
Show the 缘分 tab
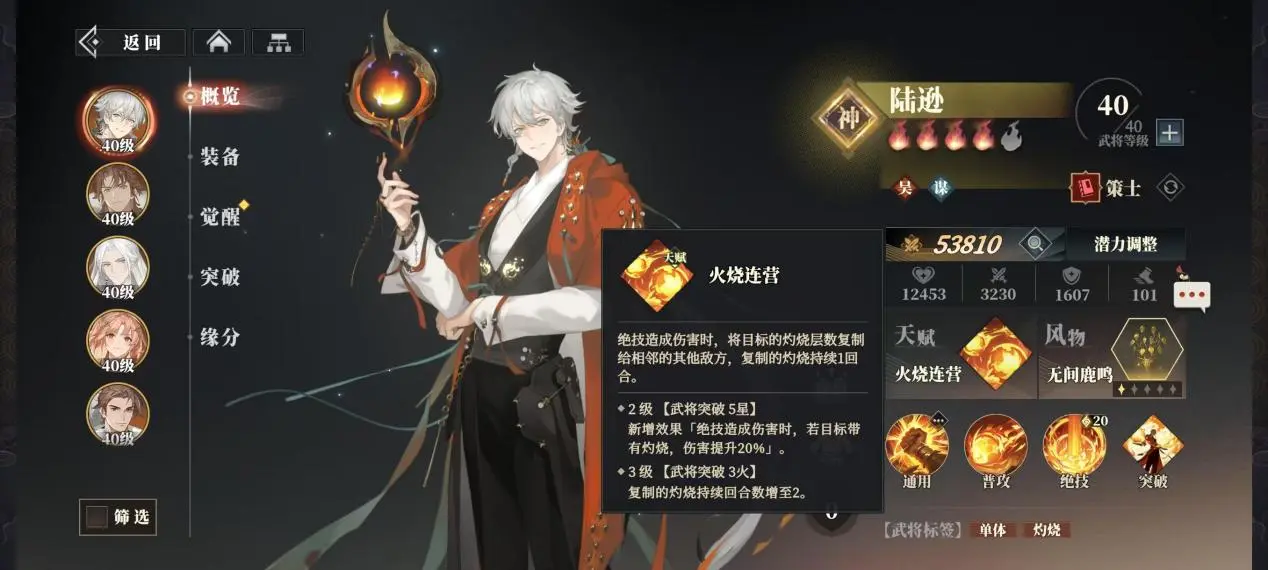click(220, 337)
